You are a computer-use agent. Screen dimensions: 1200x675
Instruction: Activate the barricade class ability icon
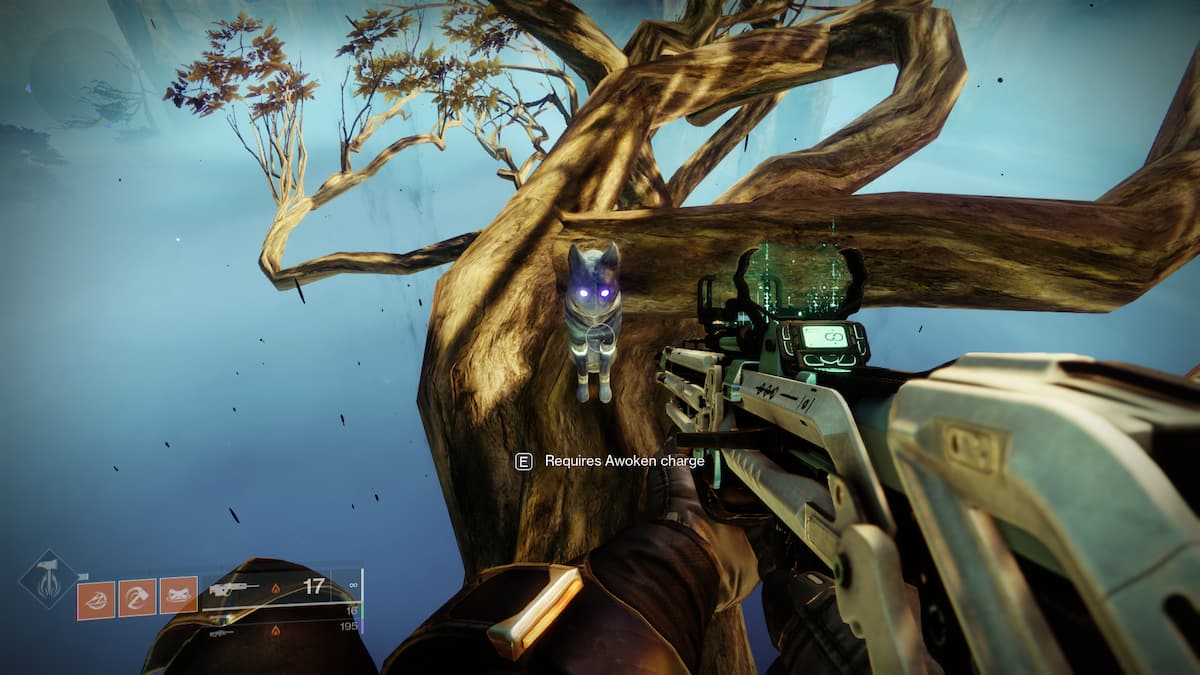tap(178, 598)
